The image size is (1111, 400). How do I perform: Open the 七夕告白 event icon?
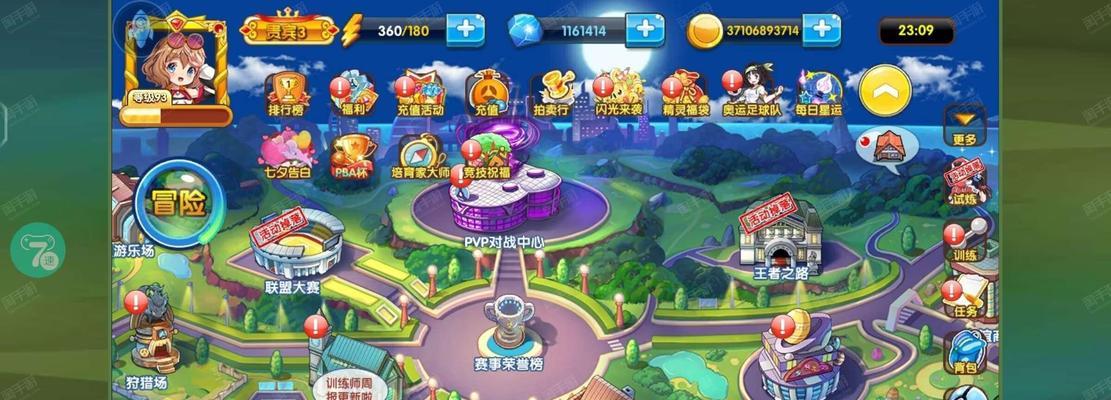click(x=286, y=157)
